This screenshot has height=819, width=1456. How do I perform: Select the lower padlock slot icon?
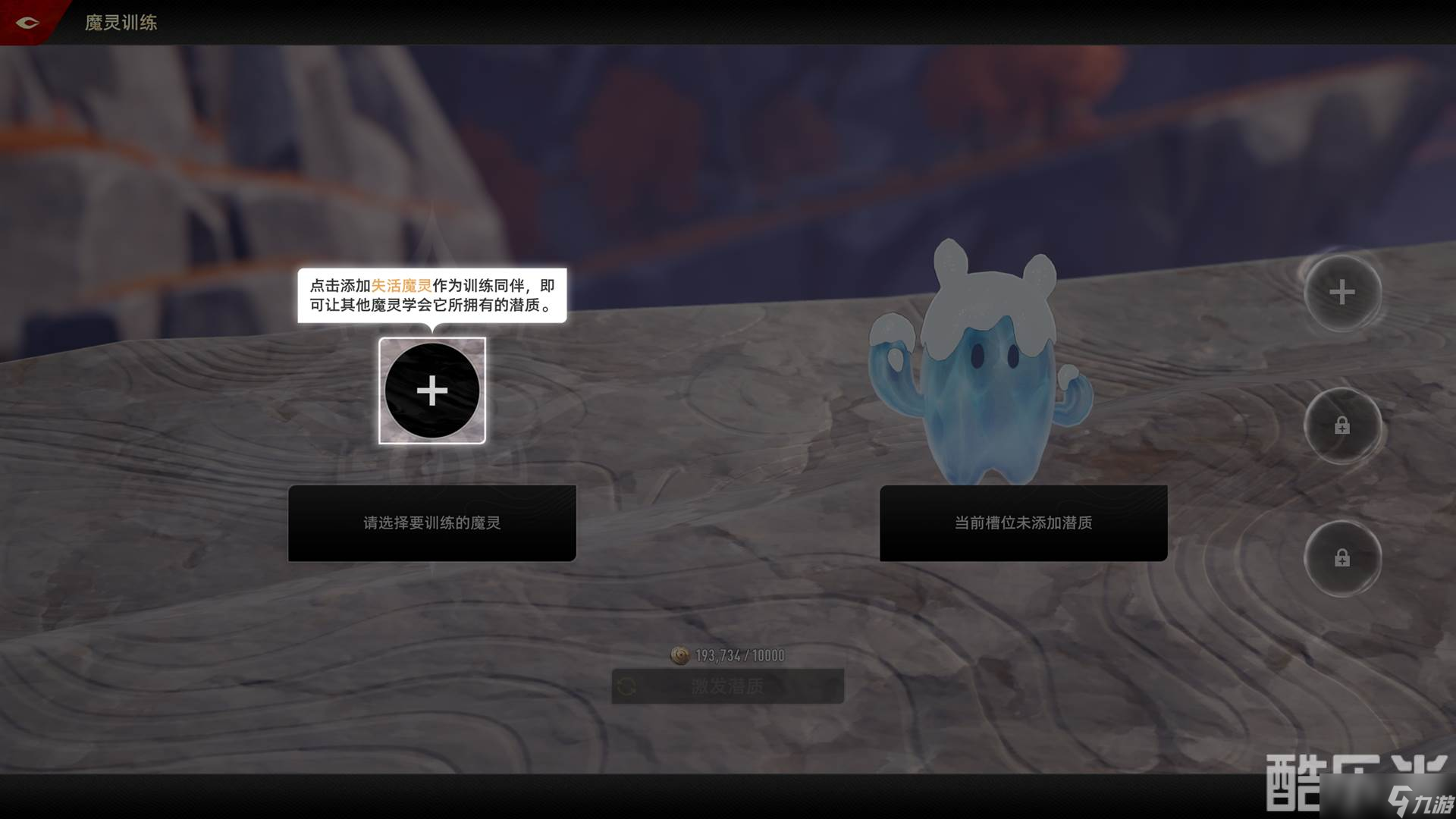tap(1342, 558)
